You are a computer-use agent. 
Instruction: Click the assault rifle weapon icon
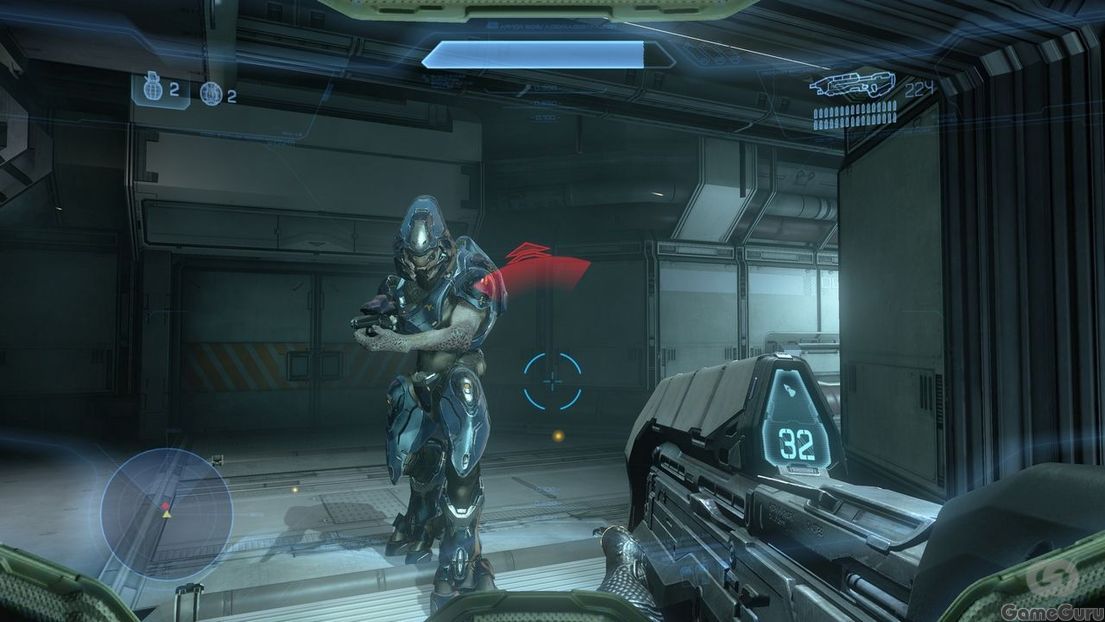852,84
